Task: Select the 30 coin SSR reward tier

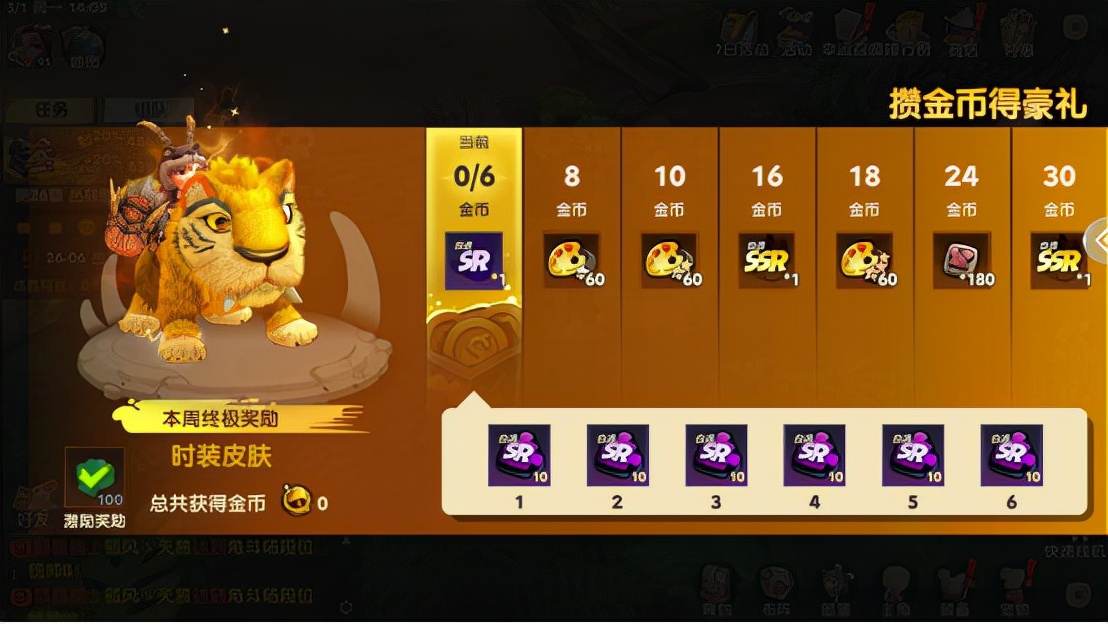Action: click(x=1059, y=260)
